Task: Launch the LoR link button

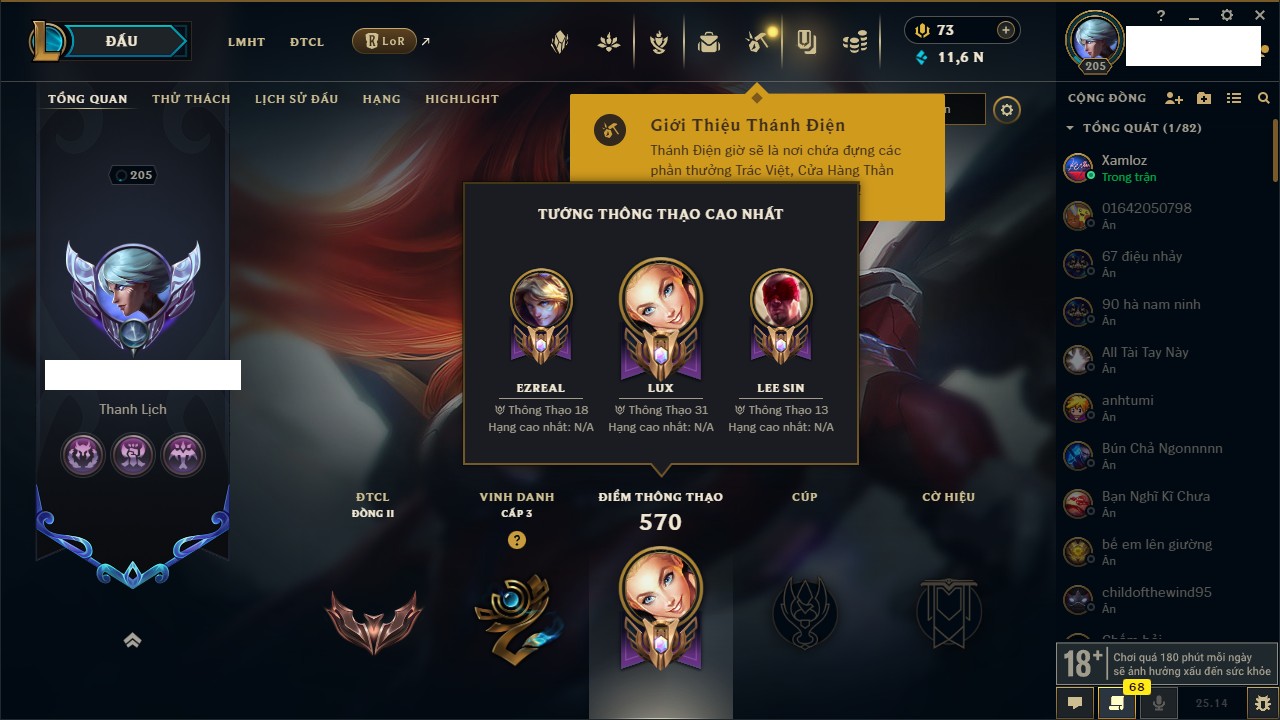Action: pos(385,41)
